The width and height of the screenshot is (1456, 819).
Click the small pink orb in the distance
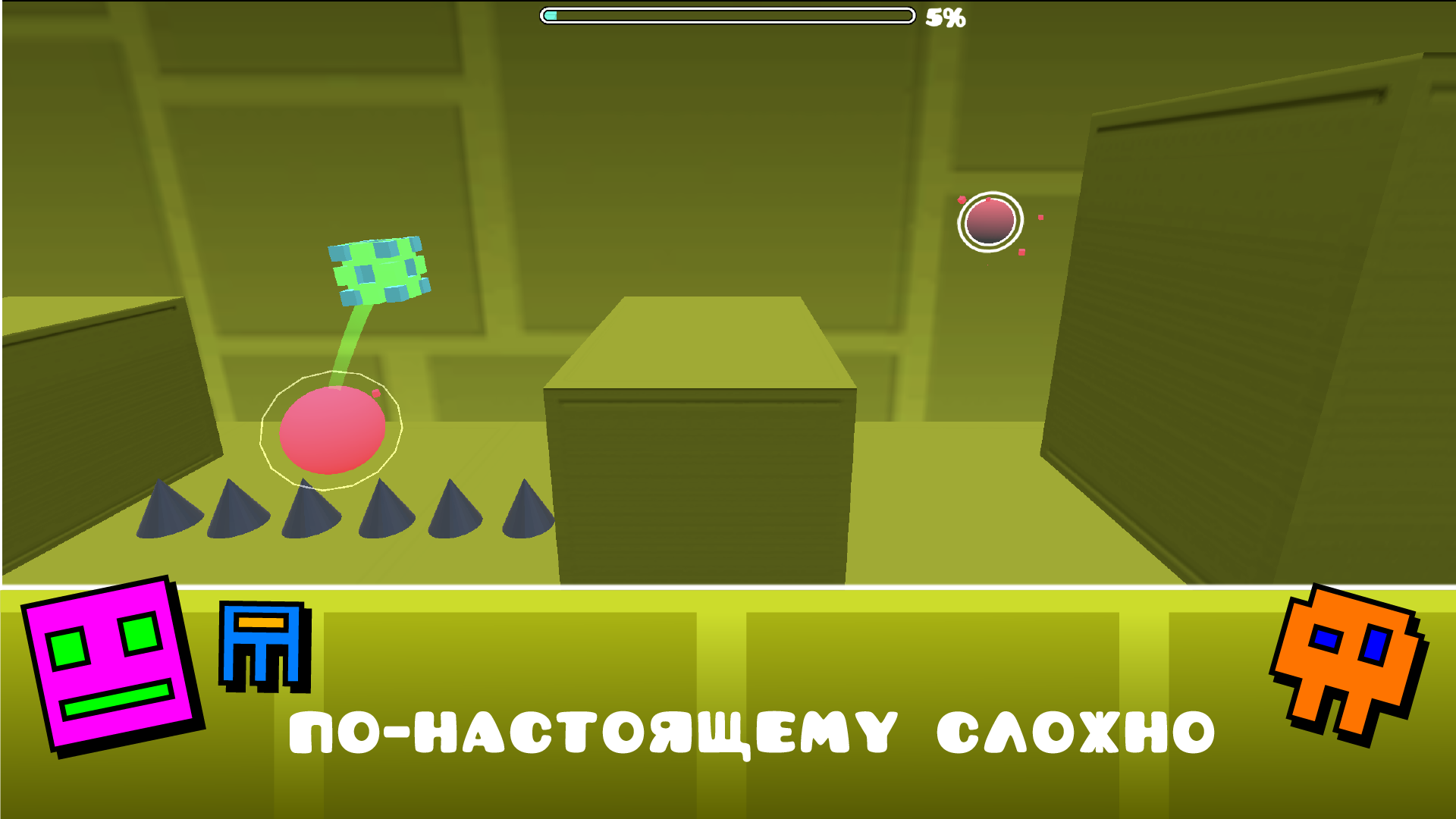pos(991,220)
